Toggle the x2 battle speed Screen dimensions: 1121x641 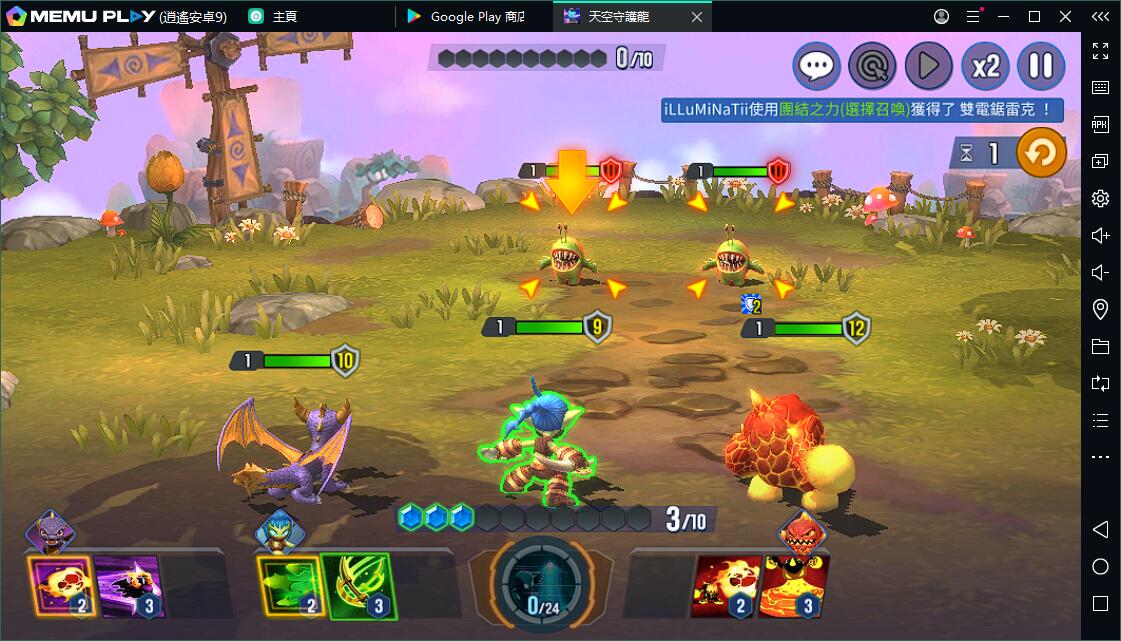tap(985, 66)
